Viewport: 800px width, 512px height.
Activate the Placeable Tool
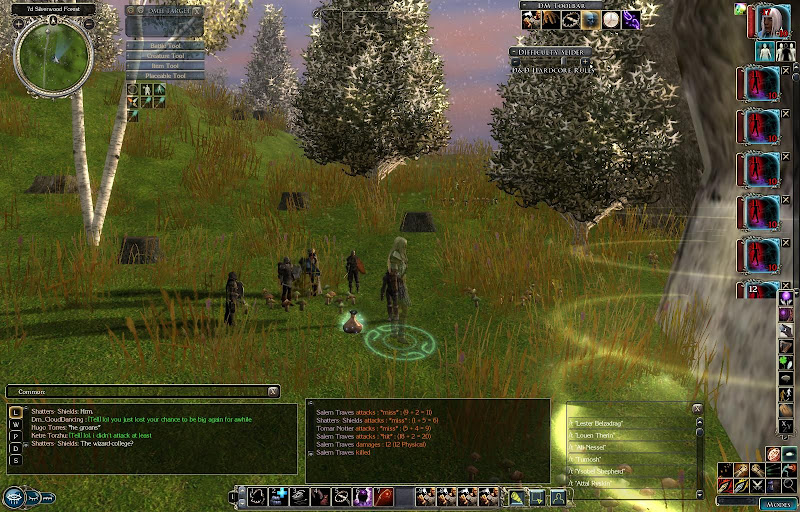tap(164, 76)
